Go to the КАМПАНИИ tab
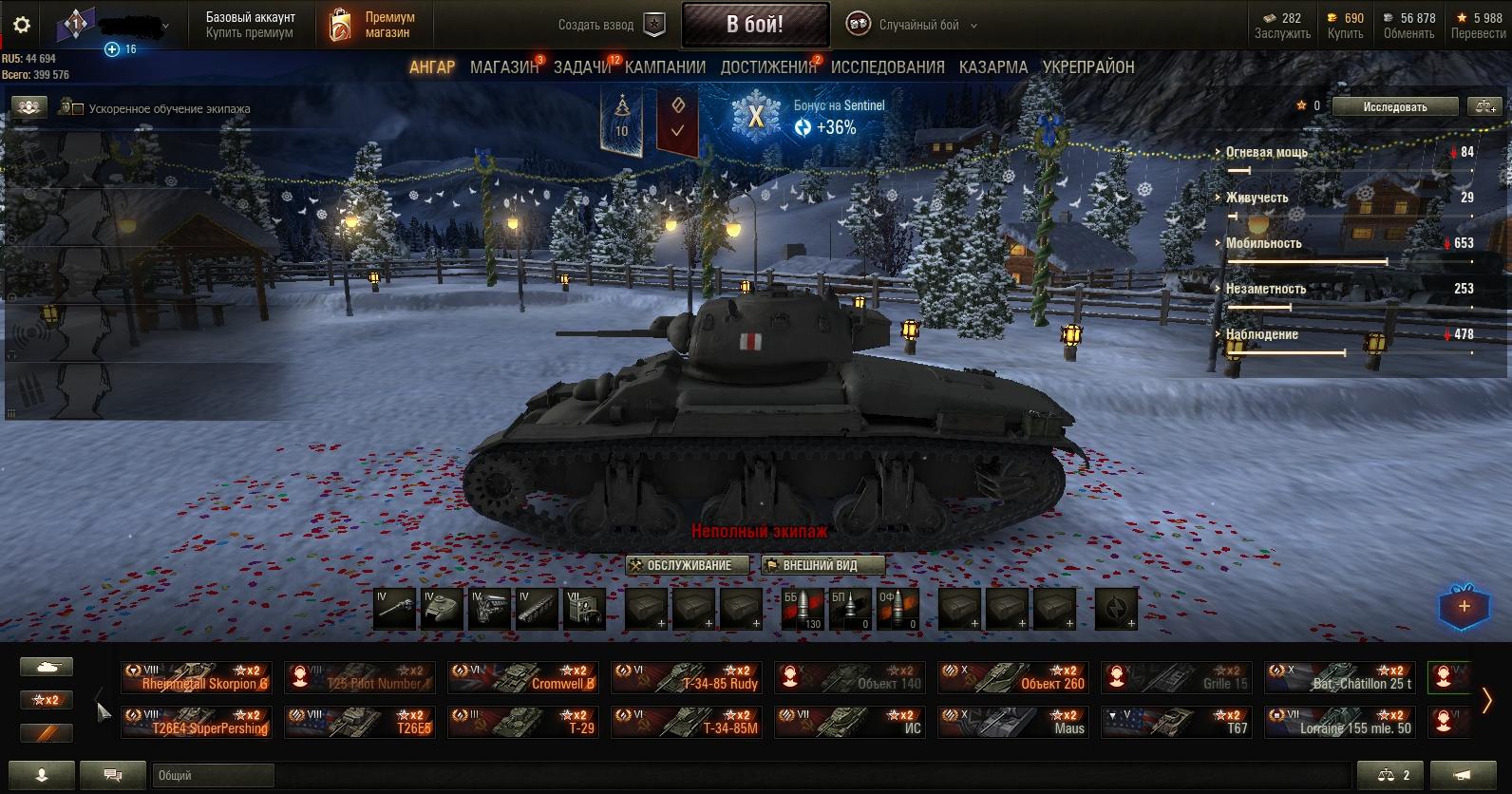Viewport: 1512px width, 794px height. (665, 67)
